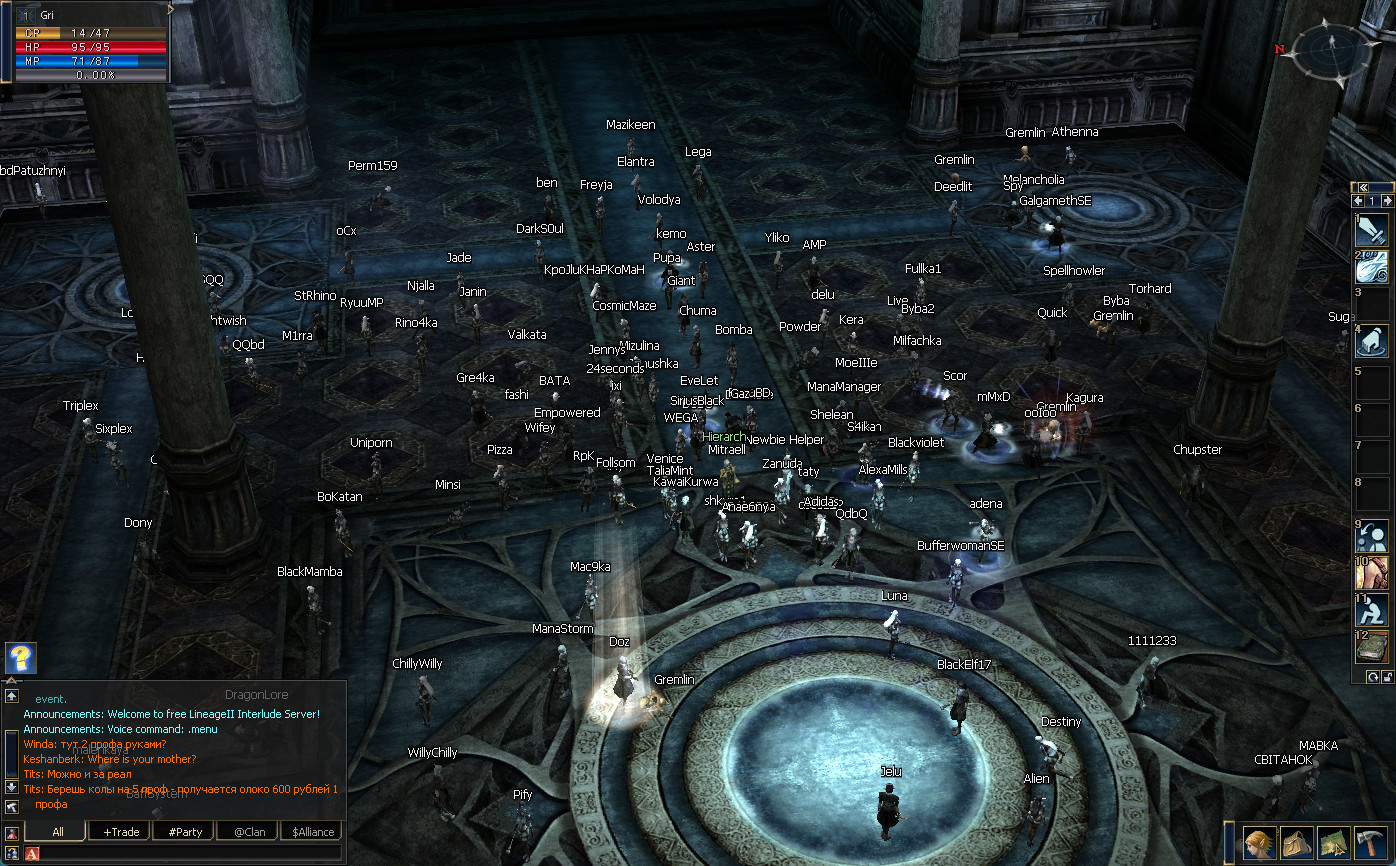Use the sit/stand action in slot 4
This screenshot has width=1396, height=866.
(x=1371, y=341)
